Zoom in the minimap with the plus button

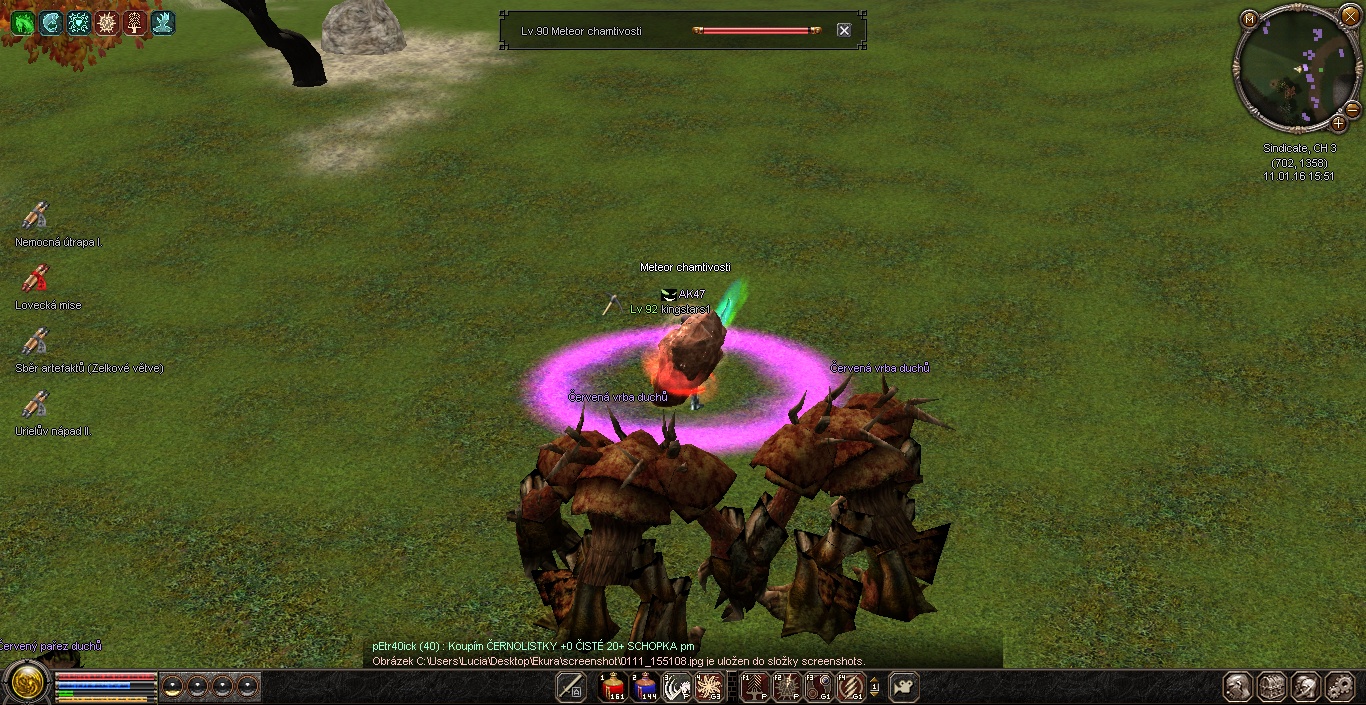(x=1338, y=124)
